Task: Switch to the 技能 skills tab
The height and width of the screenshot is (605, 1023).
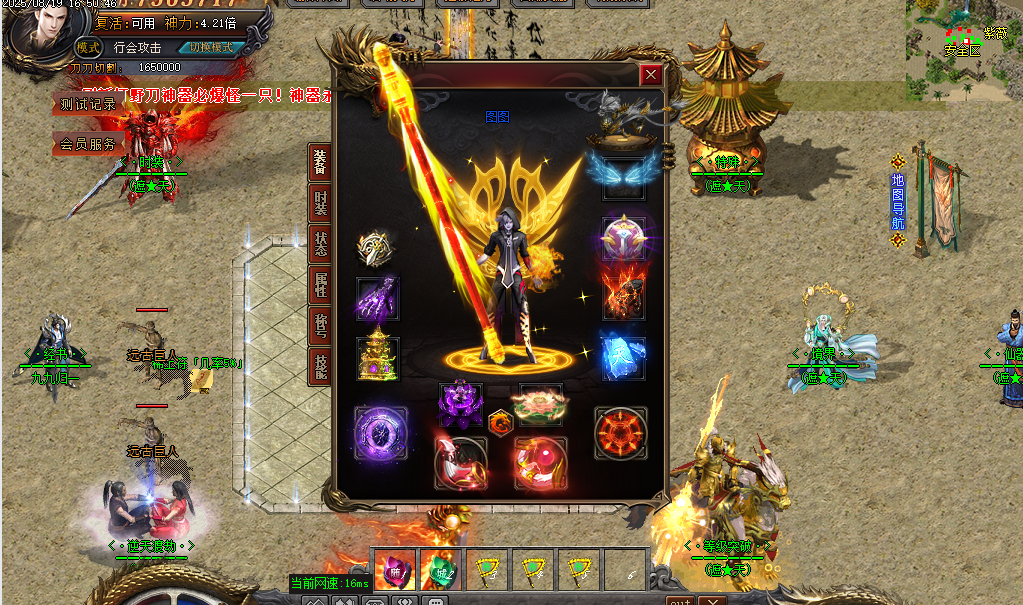Action: click(320, 367)
